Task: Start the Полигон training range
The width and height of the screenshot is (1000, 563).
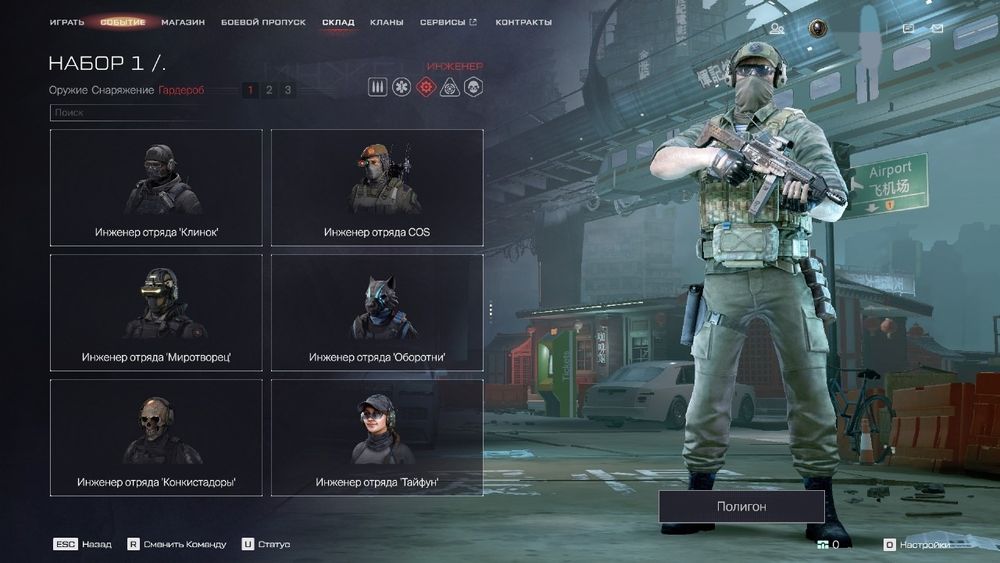Action: coord(741,506)
